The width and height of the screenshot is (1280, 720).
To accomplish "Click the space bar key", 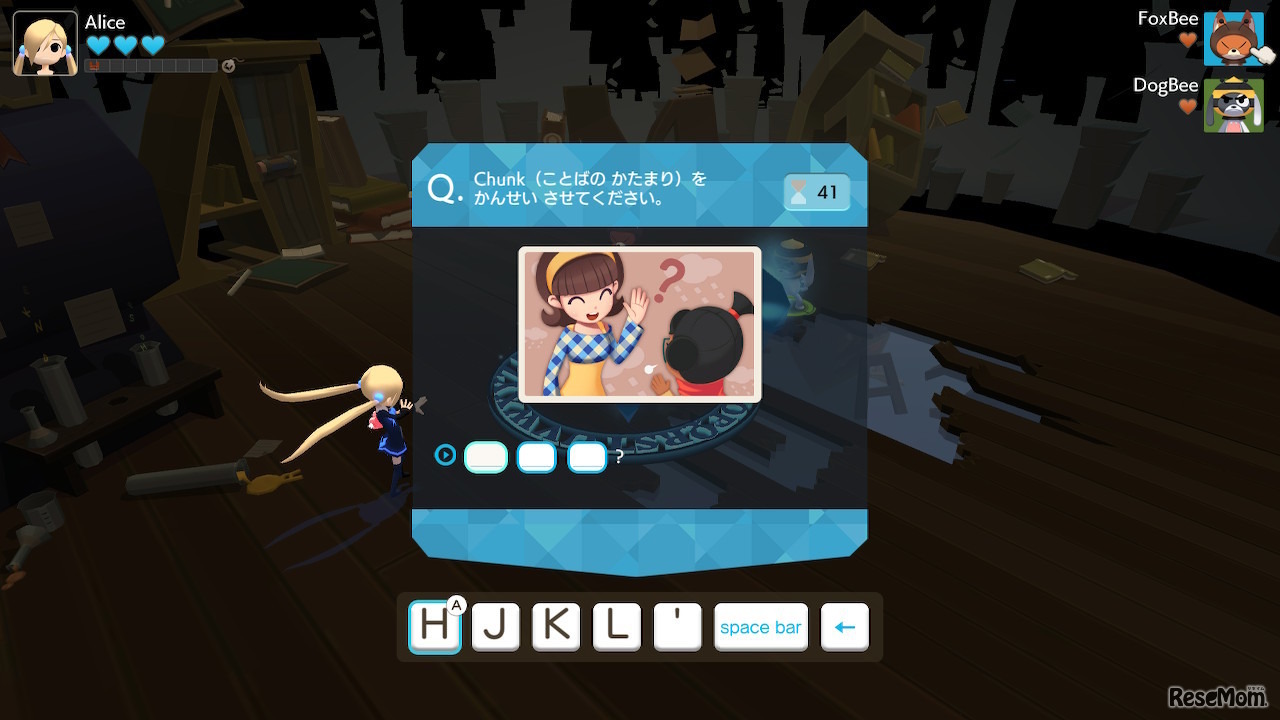I will (x=760, y=627).
